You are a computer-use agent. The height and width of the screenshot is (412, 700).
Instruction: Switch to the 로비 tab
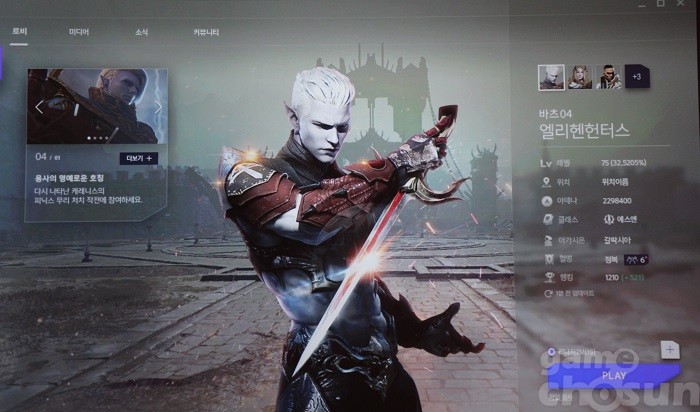pyautogui.click(x=20, y=32)
